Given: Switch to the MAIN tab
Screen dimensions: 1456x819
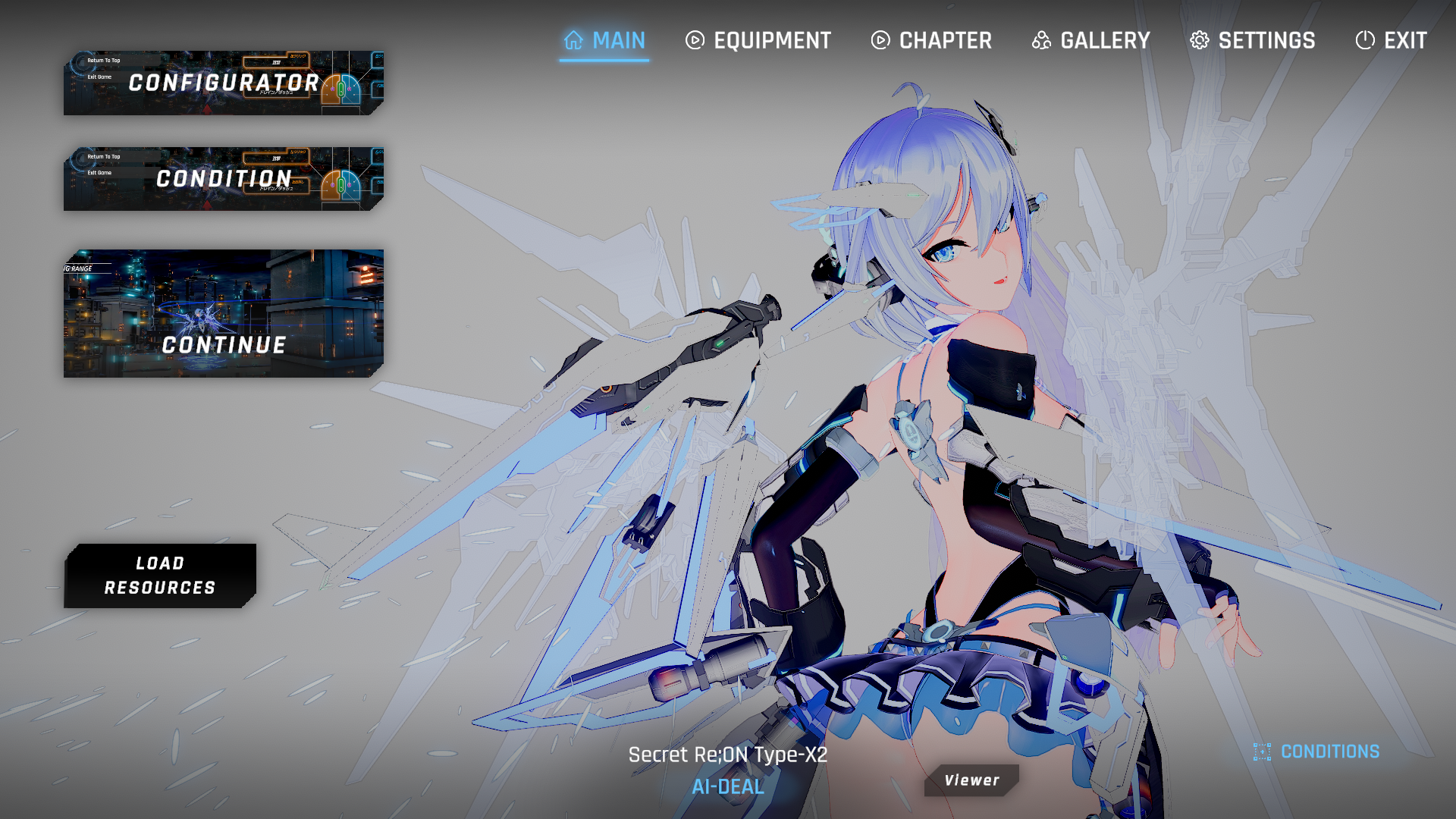Looking at the screenshot, I should [x=604, y=41].
